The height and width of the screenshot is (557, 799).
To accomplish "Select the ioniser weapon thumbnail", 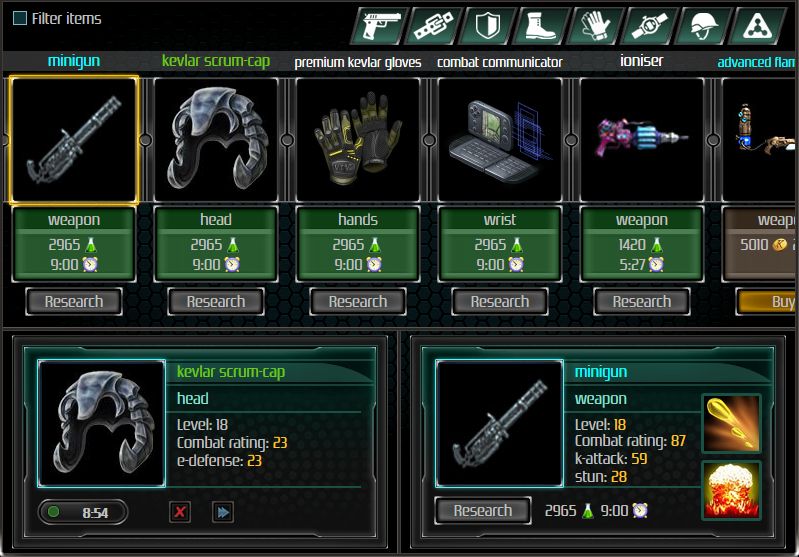I will pyautogui.click(x=642, y=139).
